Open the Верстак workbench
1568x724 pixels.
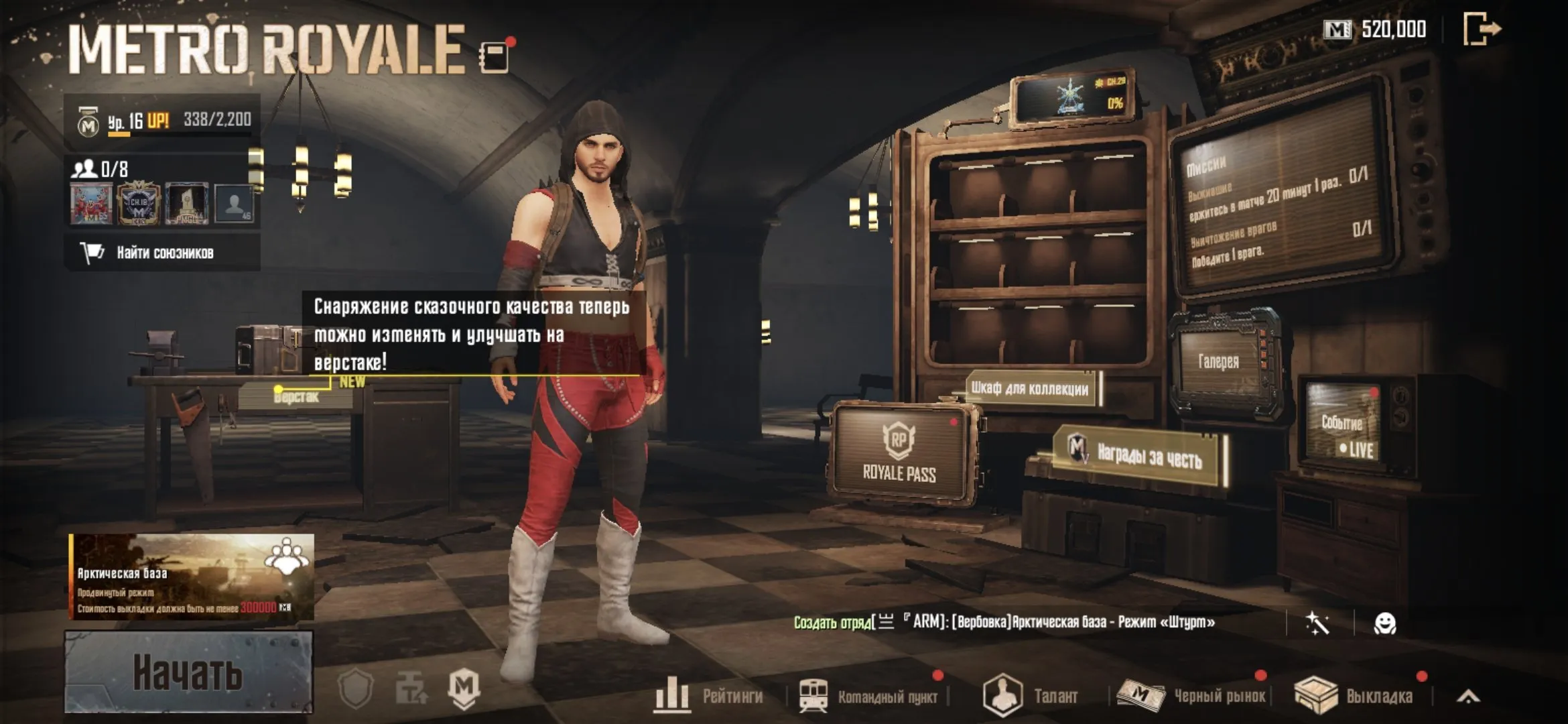pyautogui.click(x=296, y=397)
